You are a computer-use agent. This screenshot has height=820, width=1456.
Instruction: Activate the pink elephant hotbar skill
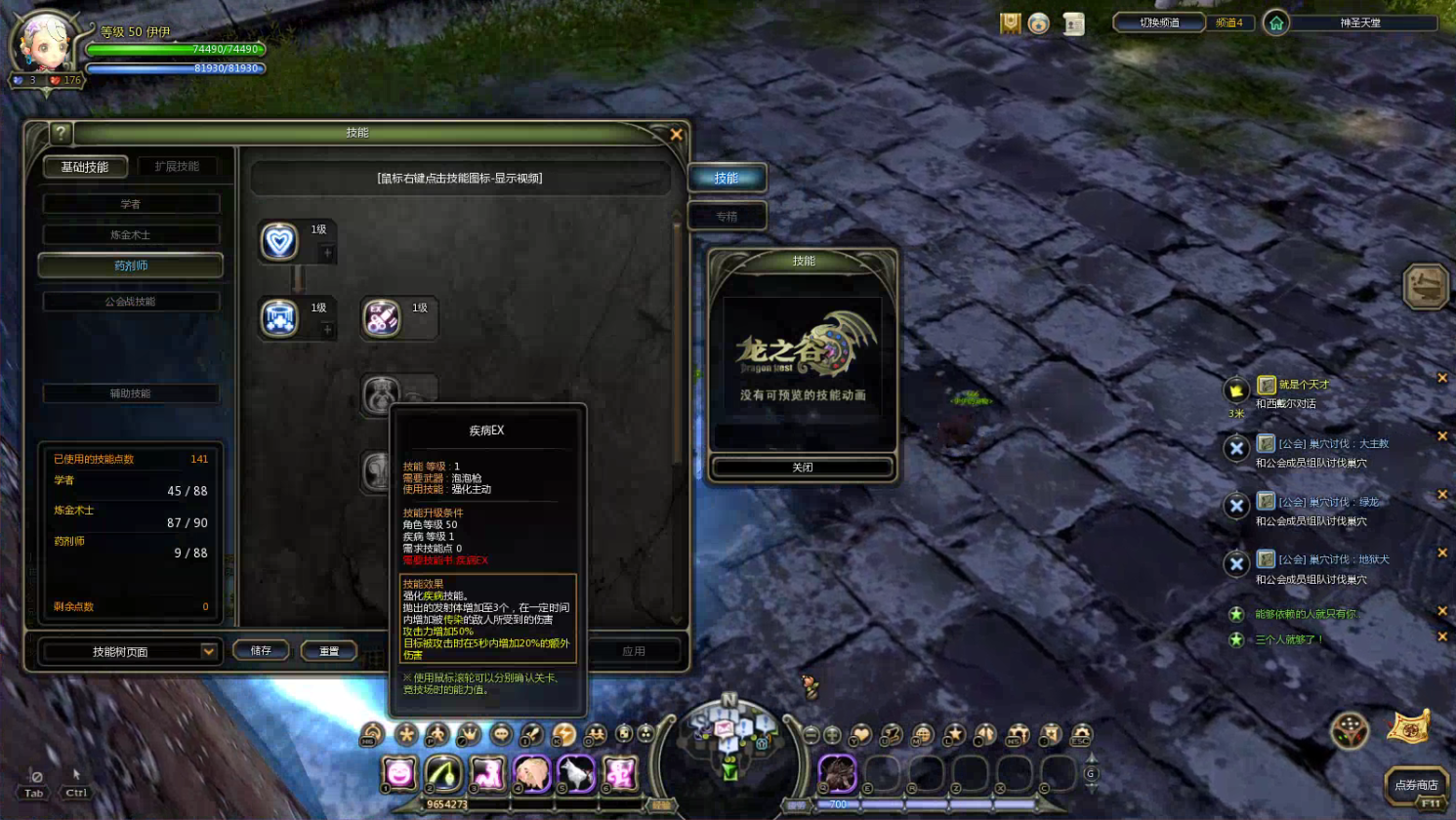pos(531,773)
